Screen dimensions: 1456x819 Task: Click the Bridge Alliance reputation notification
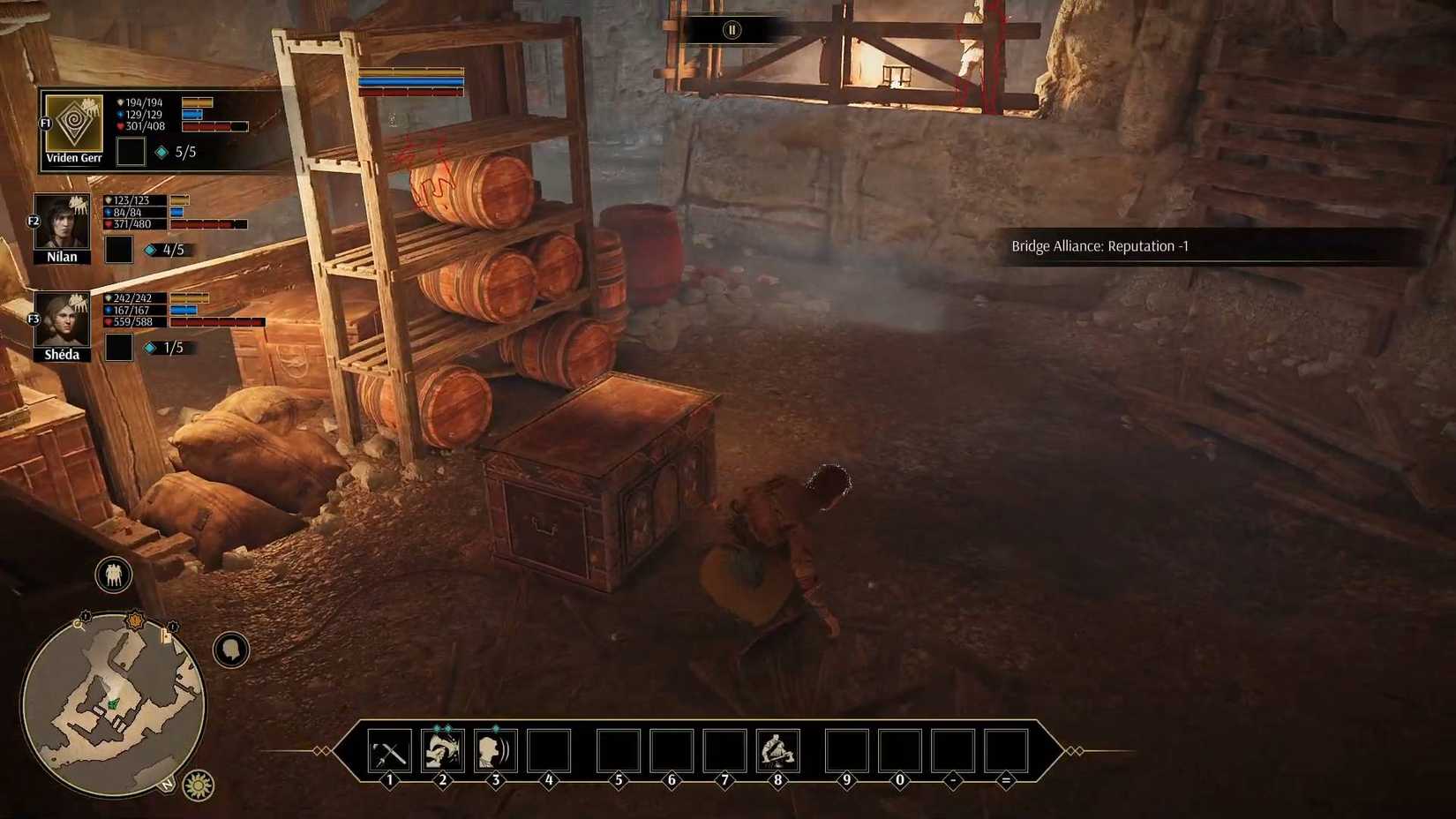pos(1100,247)
